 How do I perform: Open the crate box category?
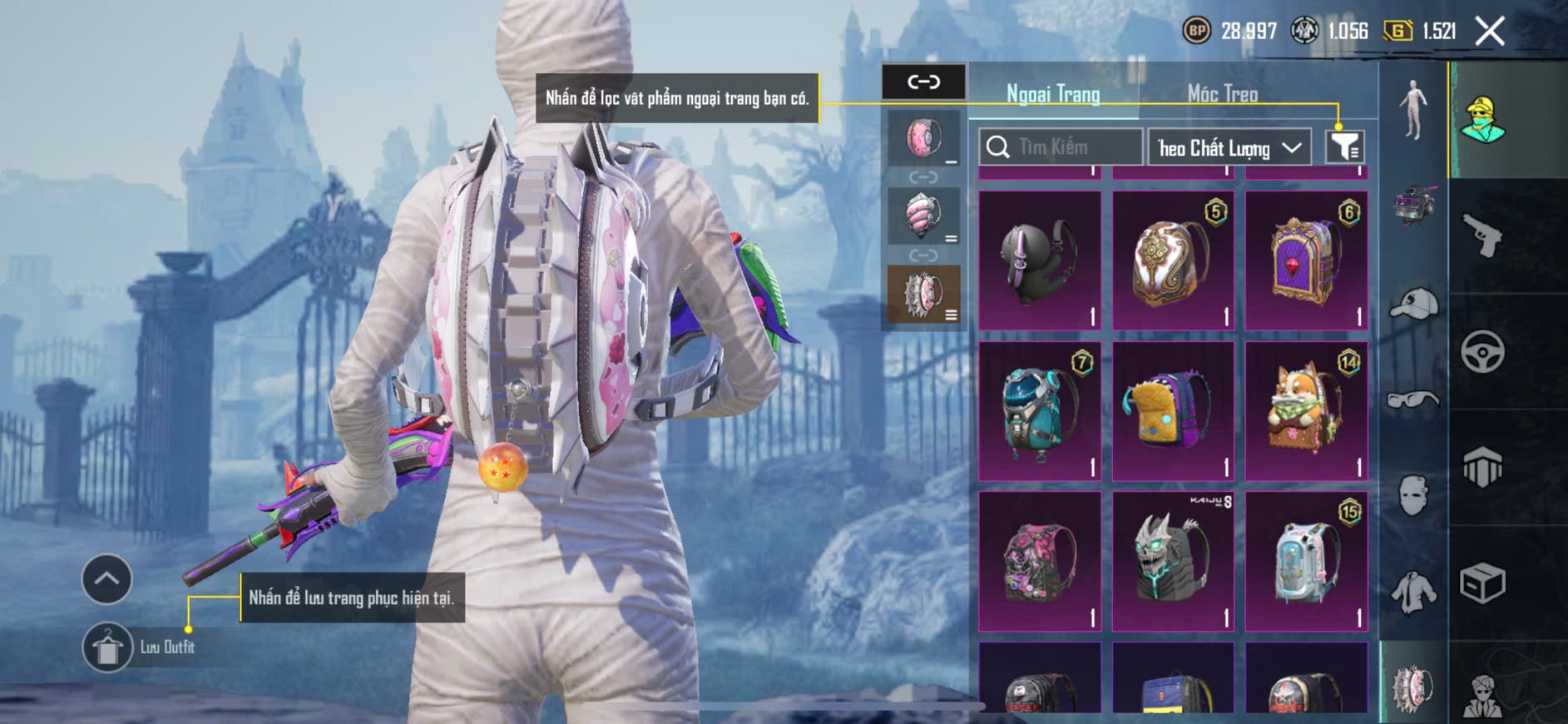pyautogui.click(x=1482, y=583)
